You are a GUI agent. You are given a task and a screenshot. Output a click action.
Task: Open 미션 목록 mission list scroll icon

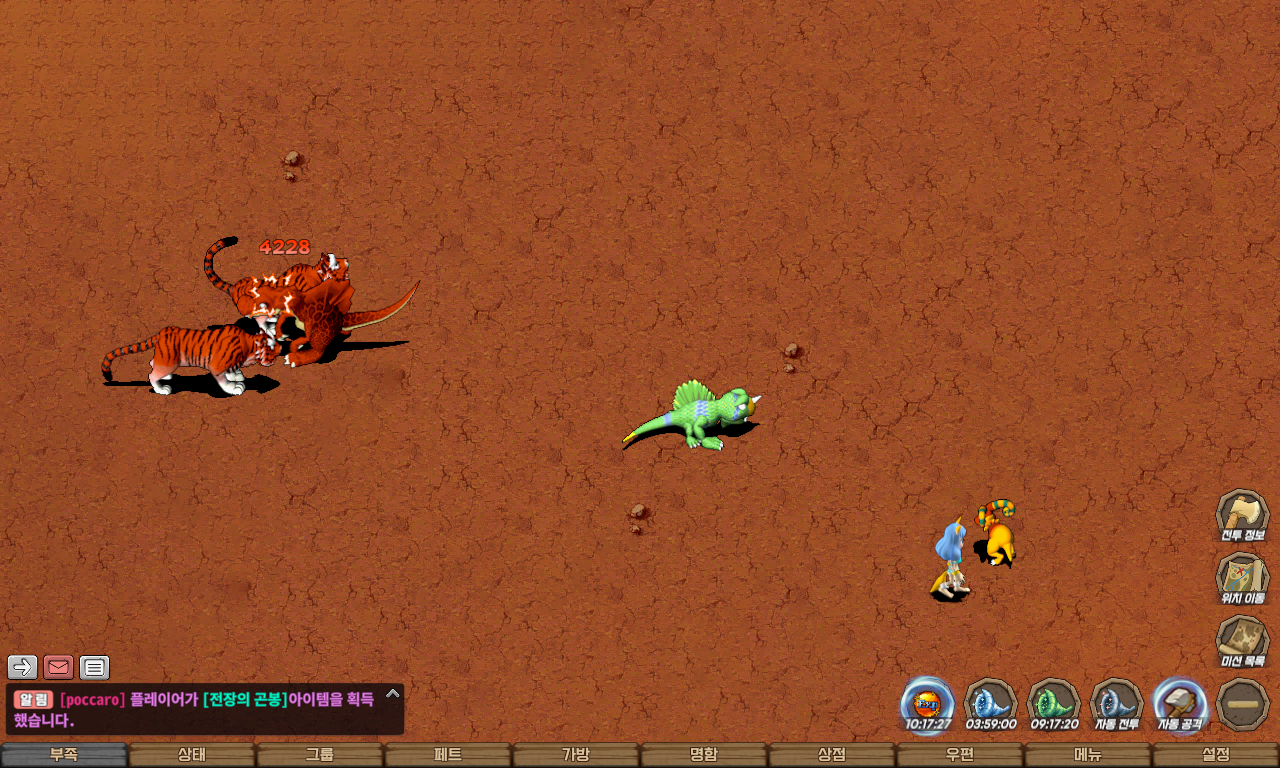[1242, 640]
